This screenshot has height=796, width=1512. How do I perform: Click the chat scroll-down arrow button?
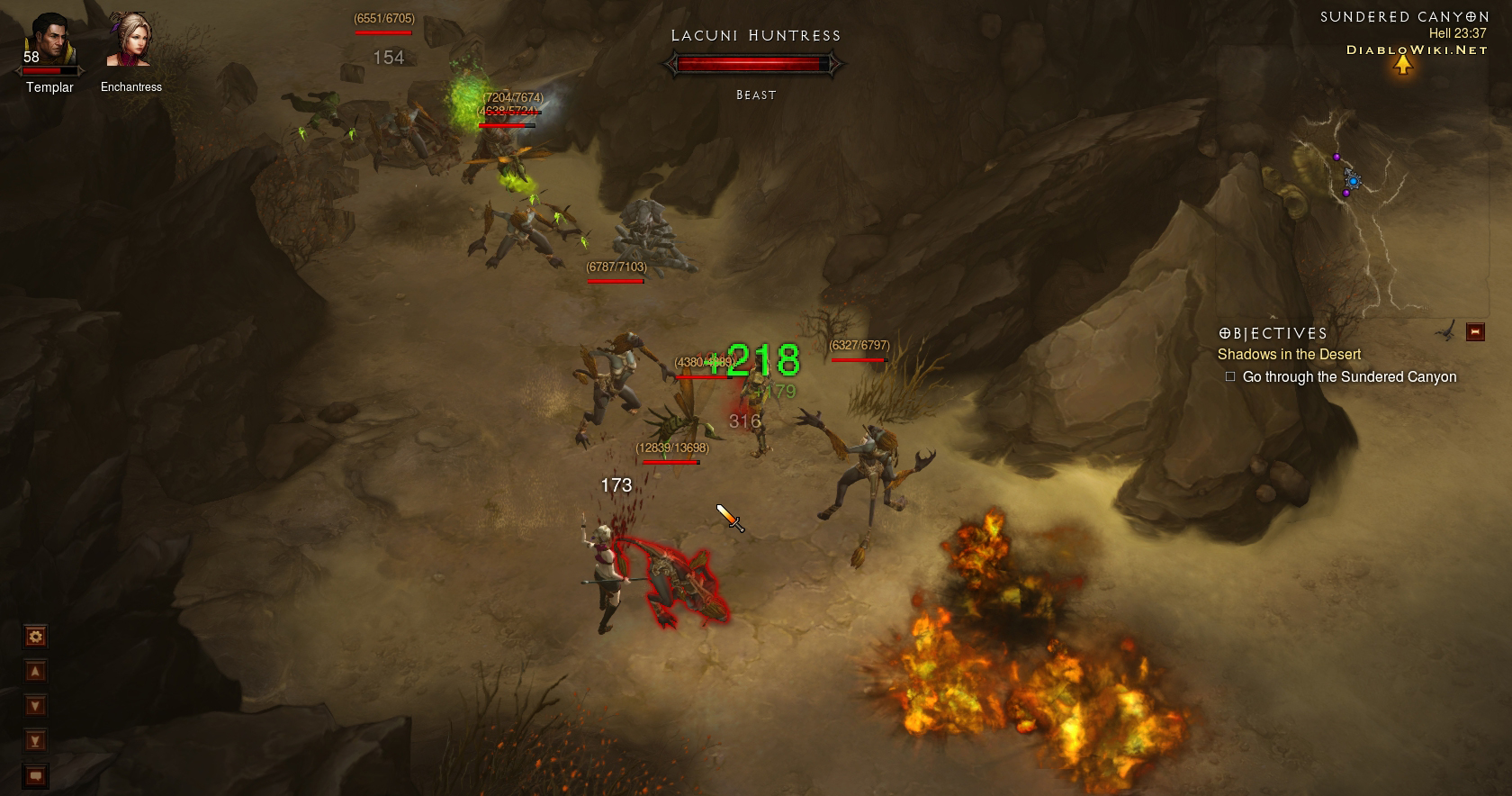[35, 706]
